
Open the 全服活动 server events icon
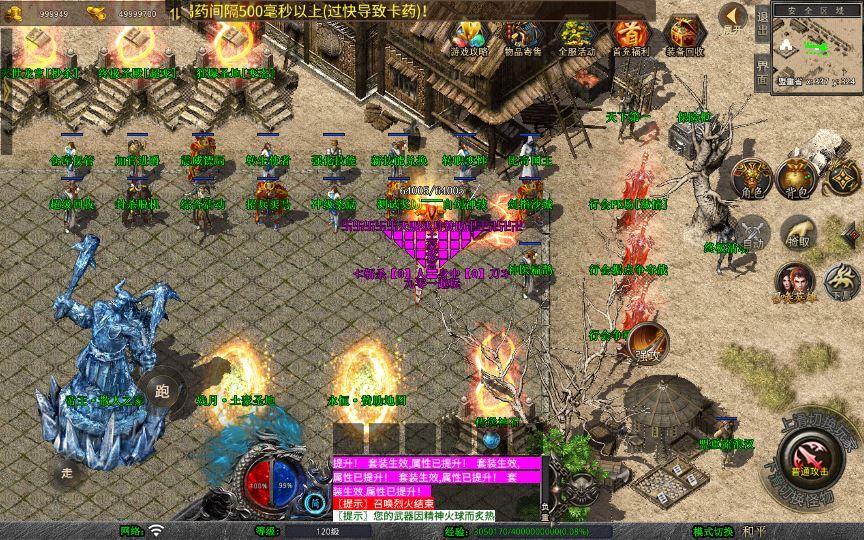(576, 37)
